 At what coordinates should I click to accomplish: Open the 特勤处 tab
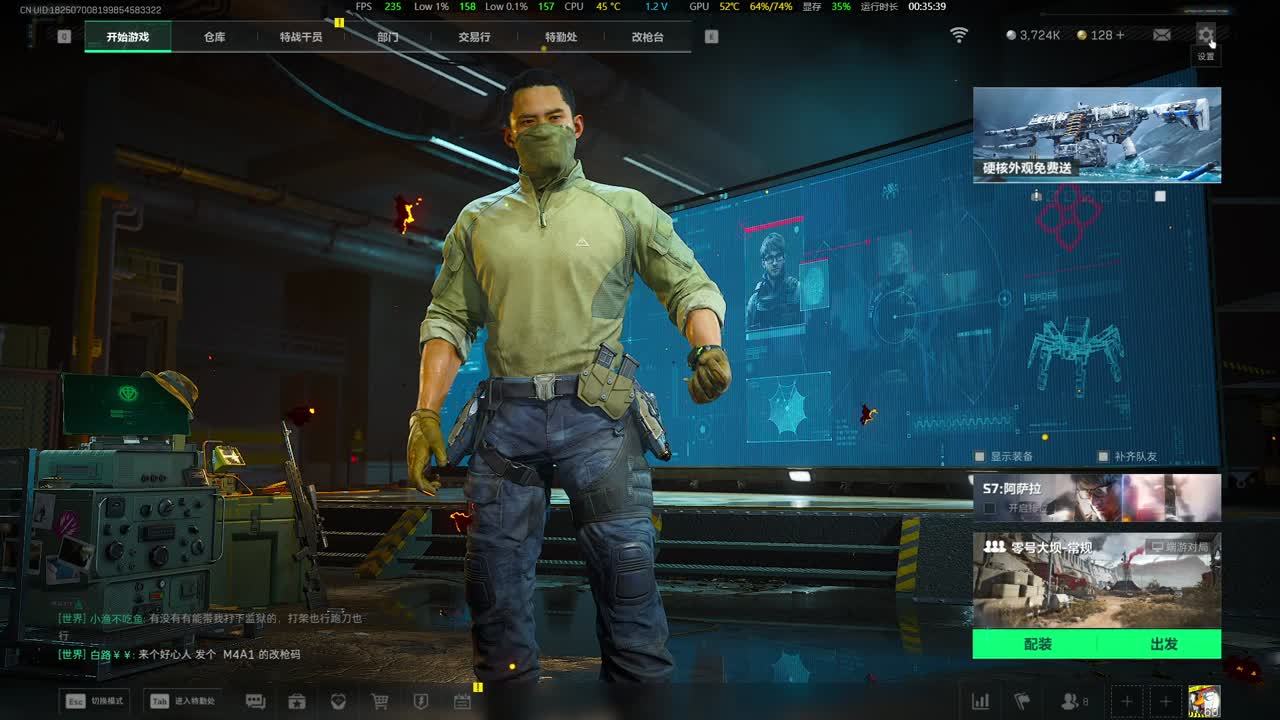(x=561, y=37)
